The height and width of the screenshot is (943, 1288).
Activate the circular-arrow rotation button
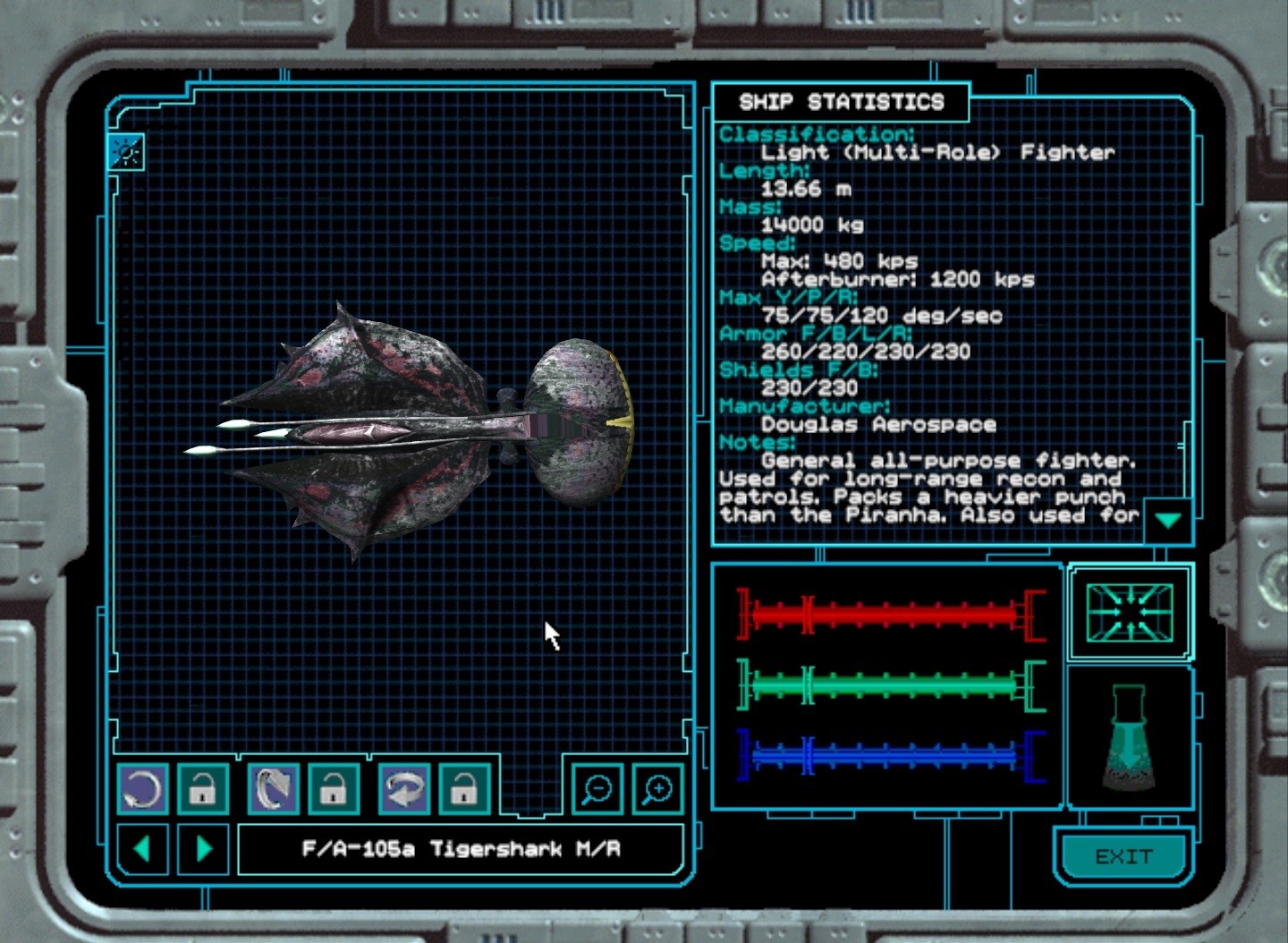[x=143, y=789]
